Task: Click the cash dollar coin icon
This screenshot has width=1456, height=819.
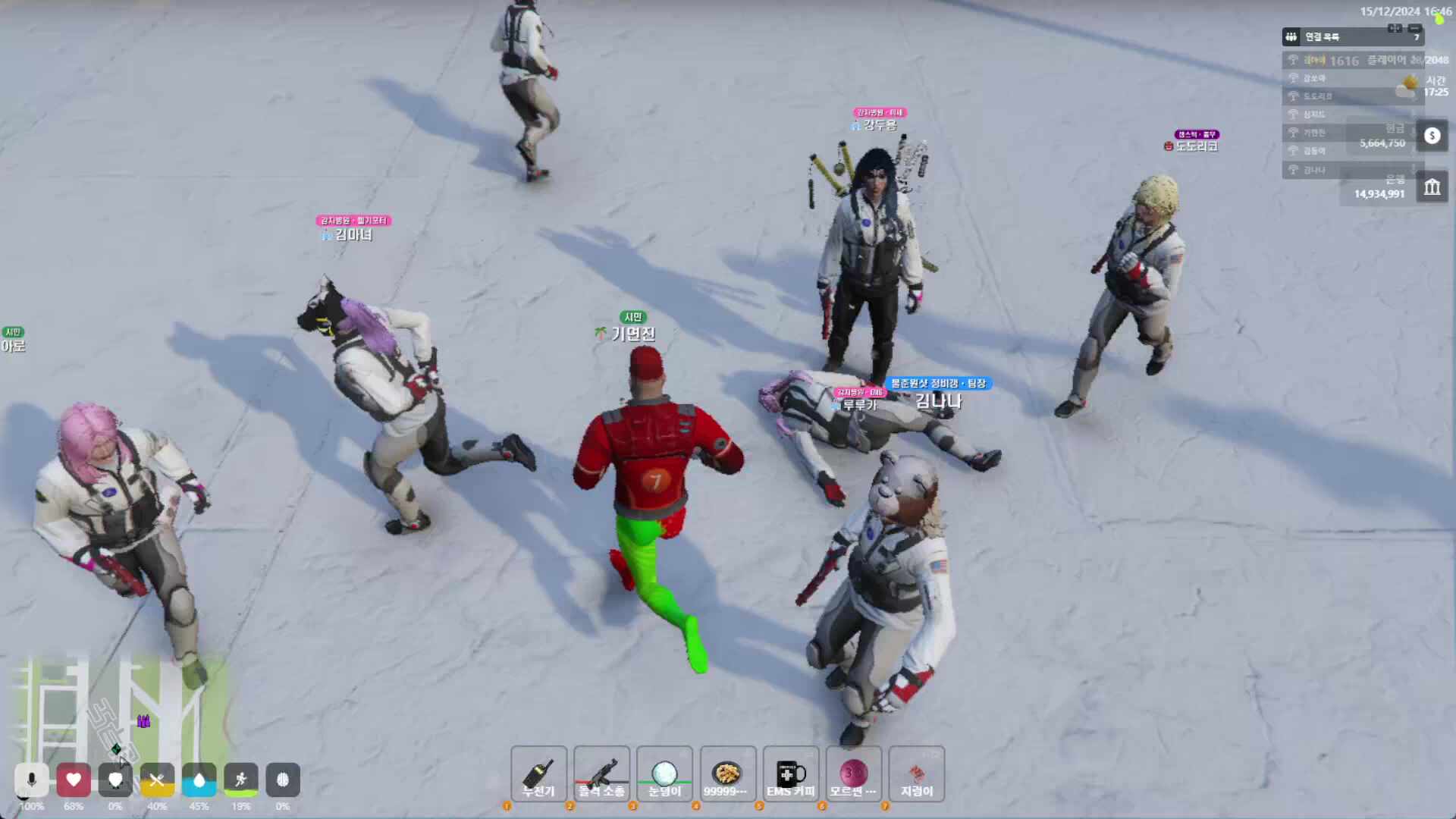Action: pos(1432,136)
